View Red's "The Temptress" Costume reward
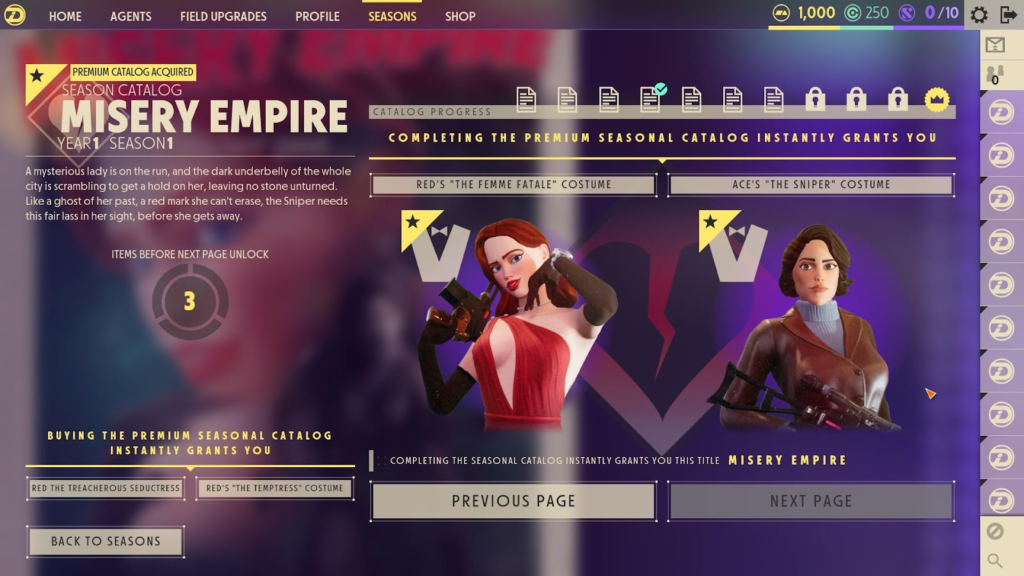The image size is (1024, 576). tap(274, 488)
